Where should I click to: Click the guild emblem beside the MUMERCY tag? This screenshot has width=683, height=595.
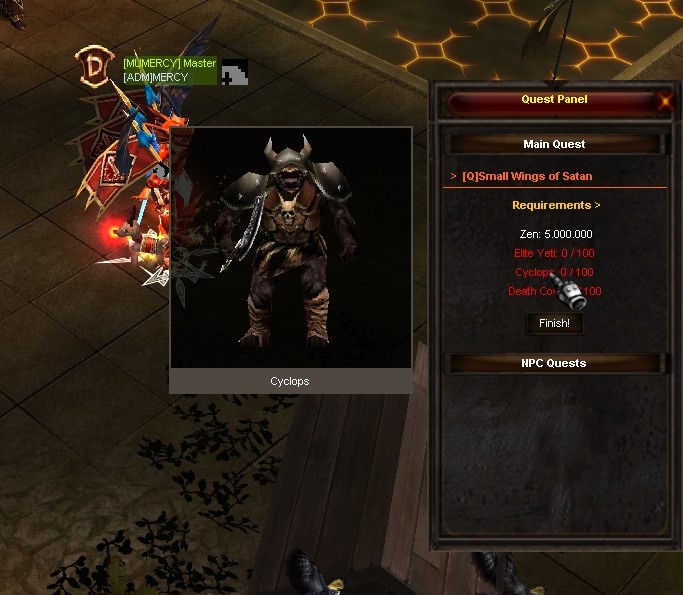pyautogui.click(x=233, y=71)
